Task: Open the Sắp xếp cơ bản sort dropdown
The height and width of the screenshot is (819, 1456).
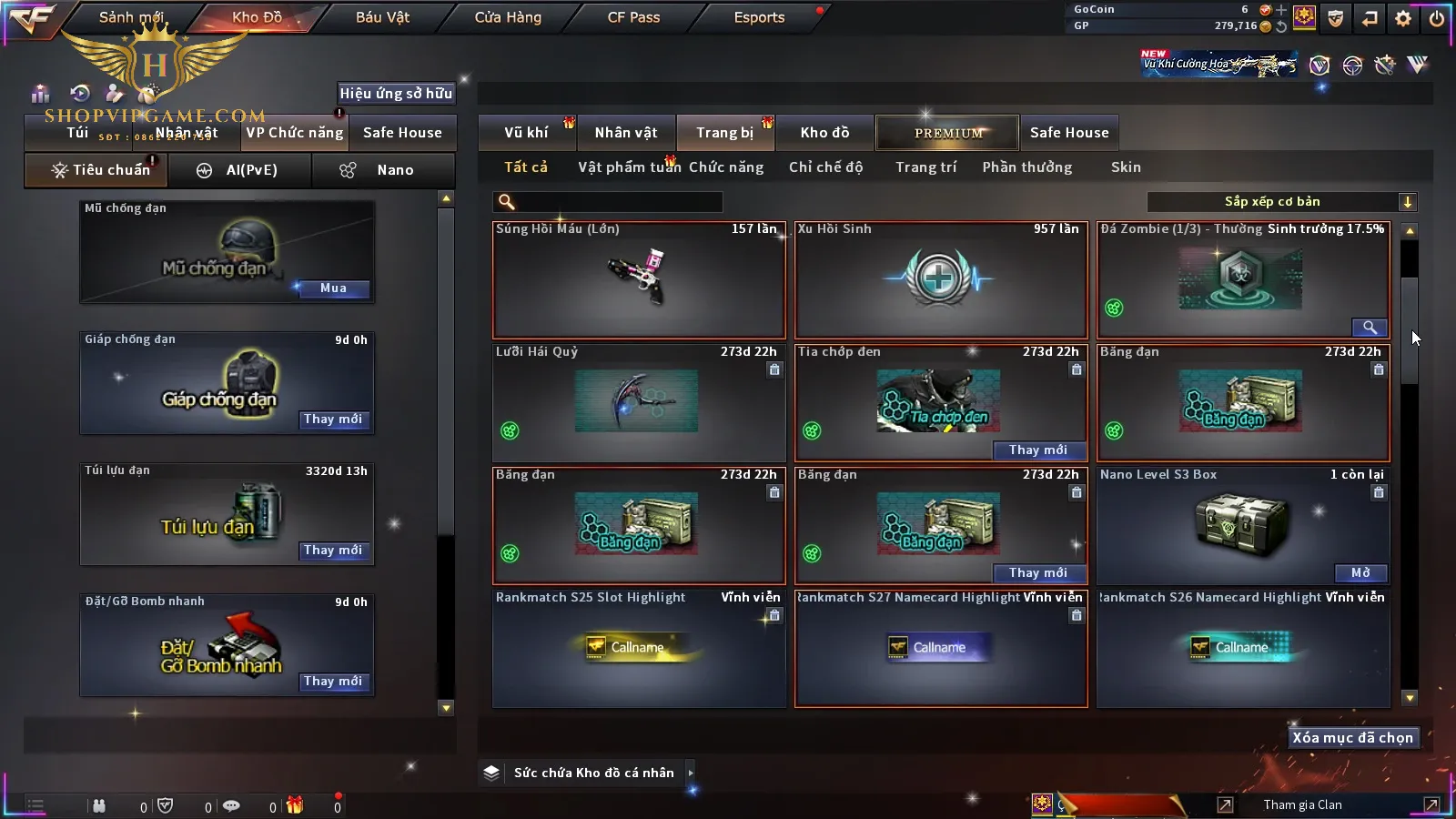Action: pyautogui.click(x=1281, y=202)
